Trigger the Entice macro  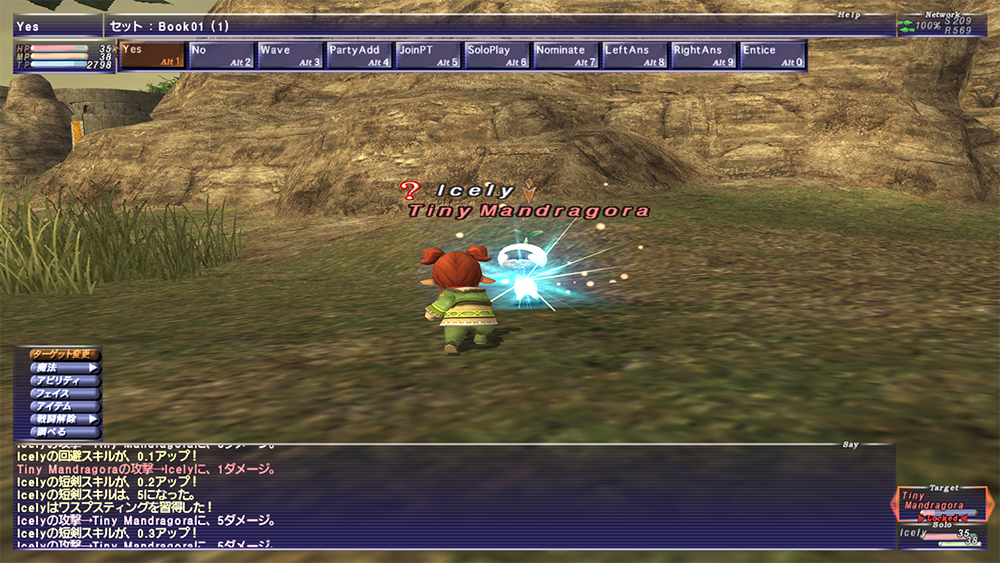pyautogui.click(x=772, y=56)
